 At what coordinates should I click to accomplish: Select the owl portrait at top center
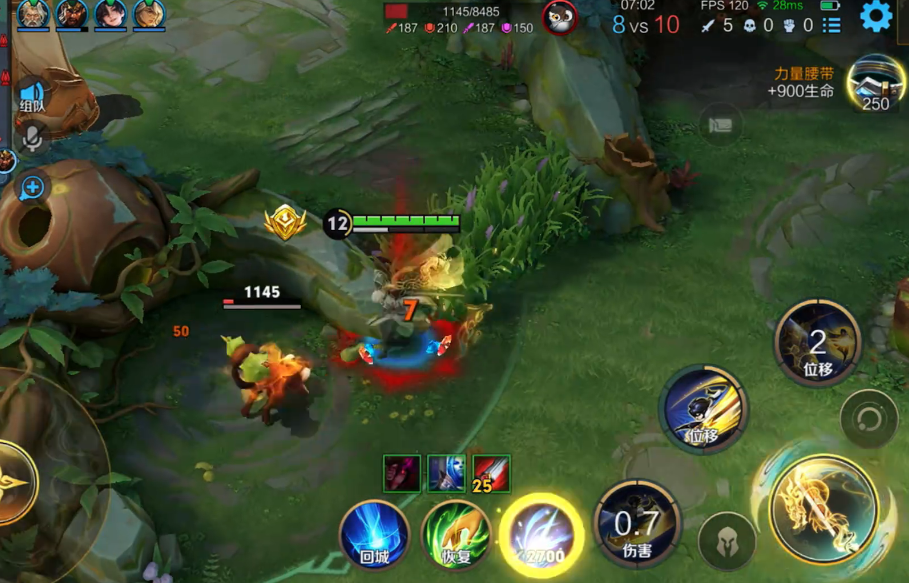[x=560, y=18]
